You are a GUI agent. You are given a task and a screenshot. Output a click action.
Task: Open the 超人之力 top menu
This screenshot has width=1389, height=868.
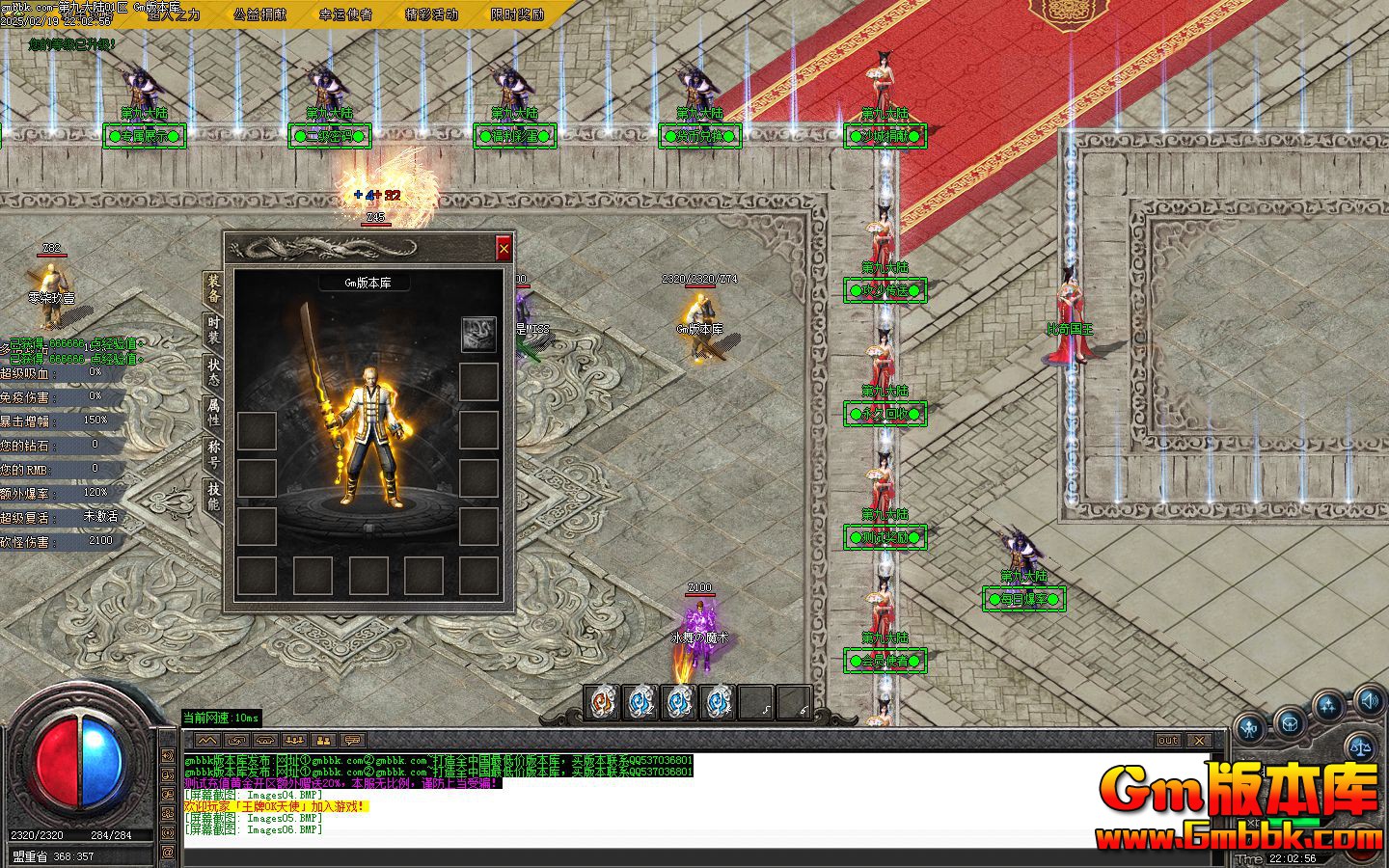(x=174, y=14)
